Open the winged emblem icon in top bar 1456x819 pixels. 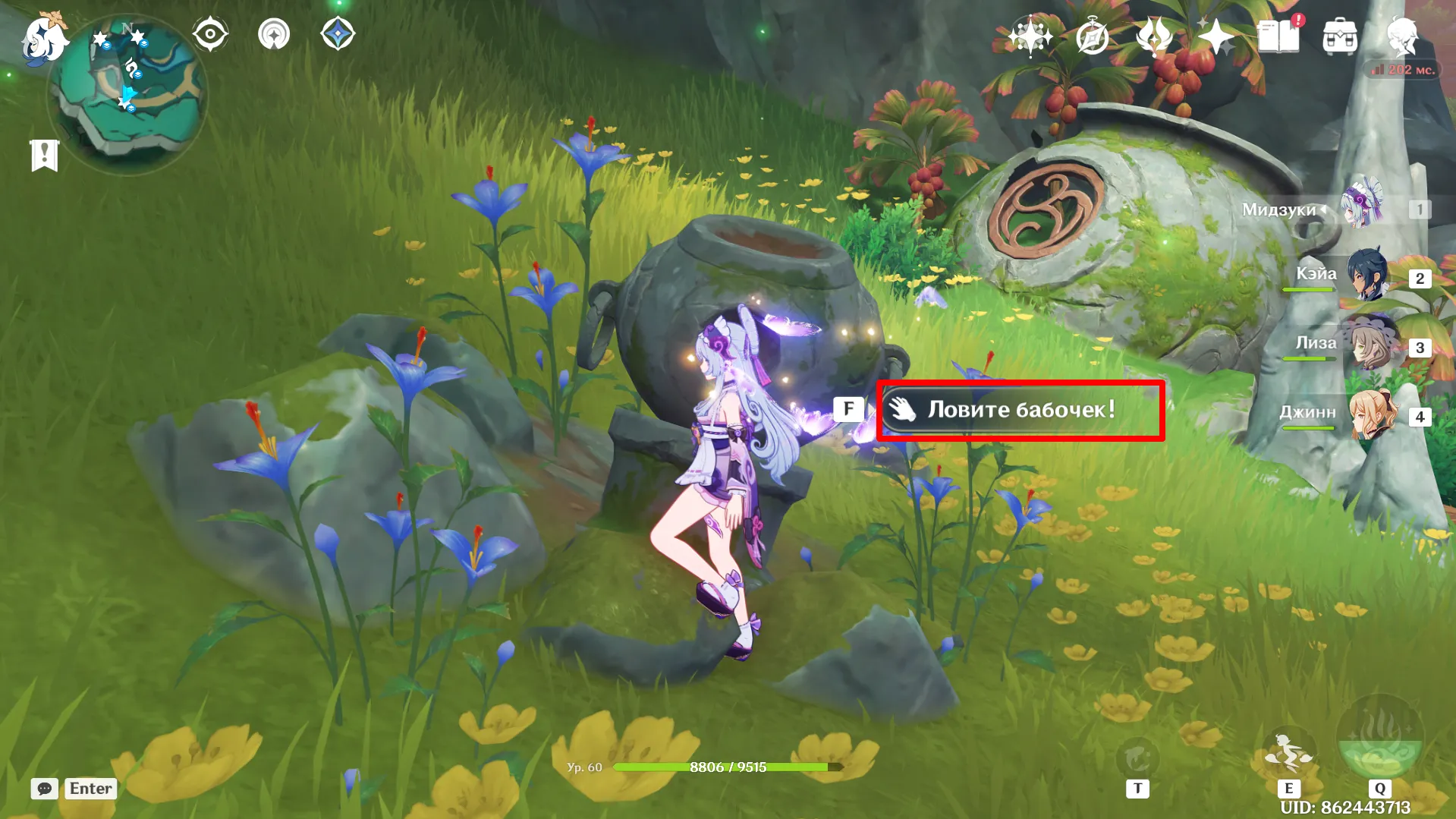pyautogui.click(x=1154, y=36)
